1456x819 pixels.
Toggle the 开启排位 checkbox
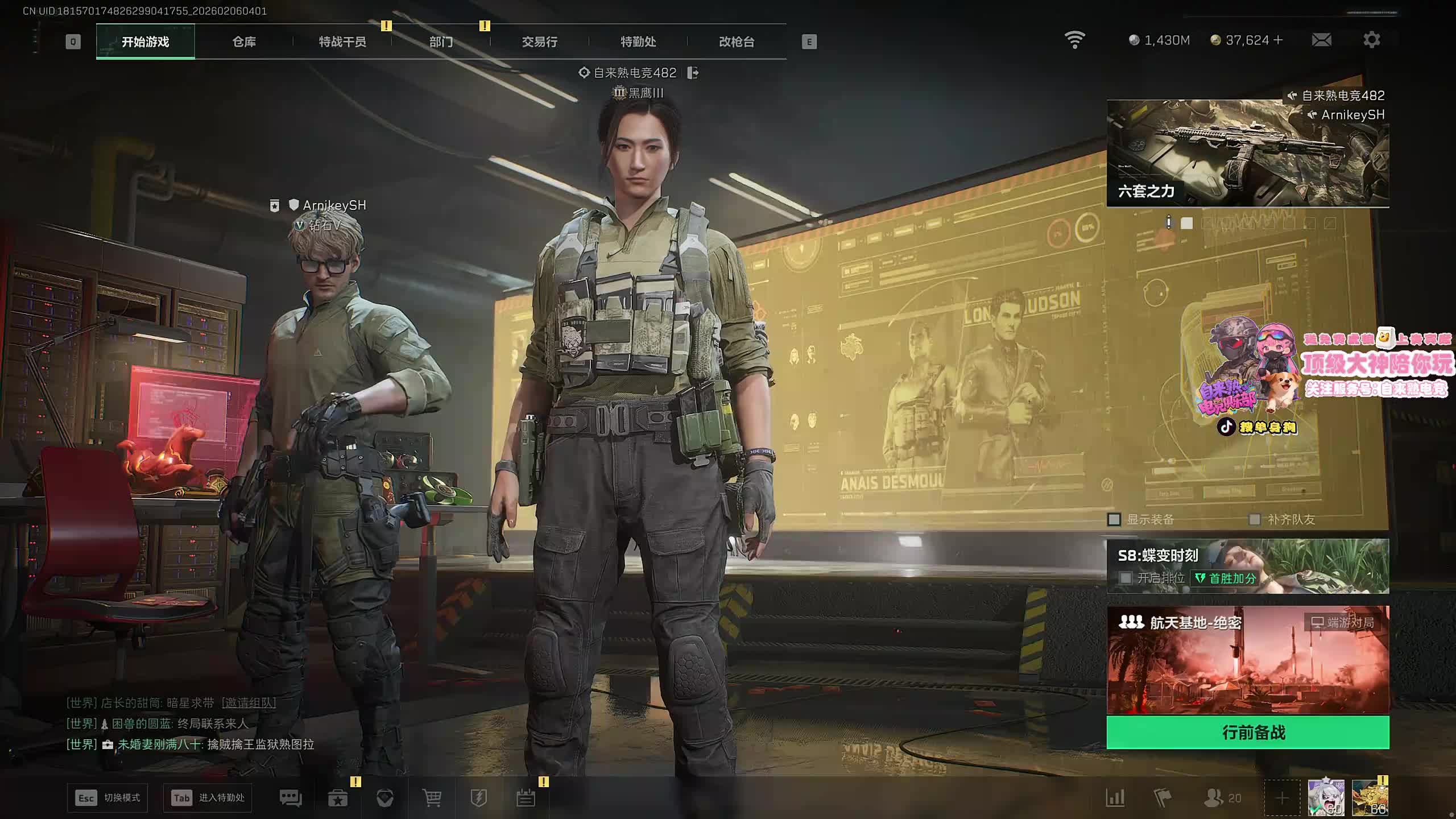pos(1126,578)
